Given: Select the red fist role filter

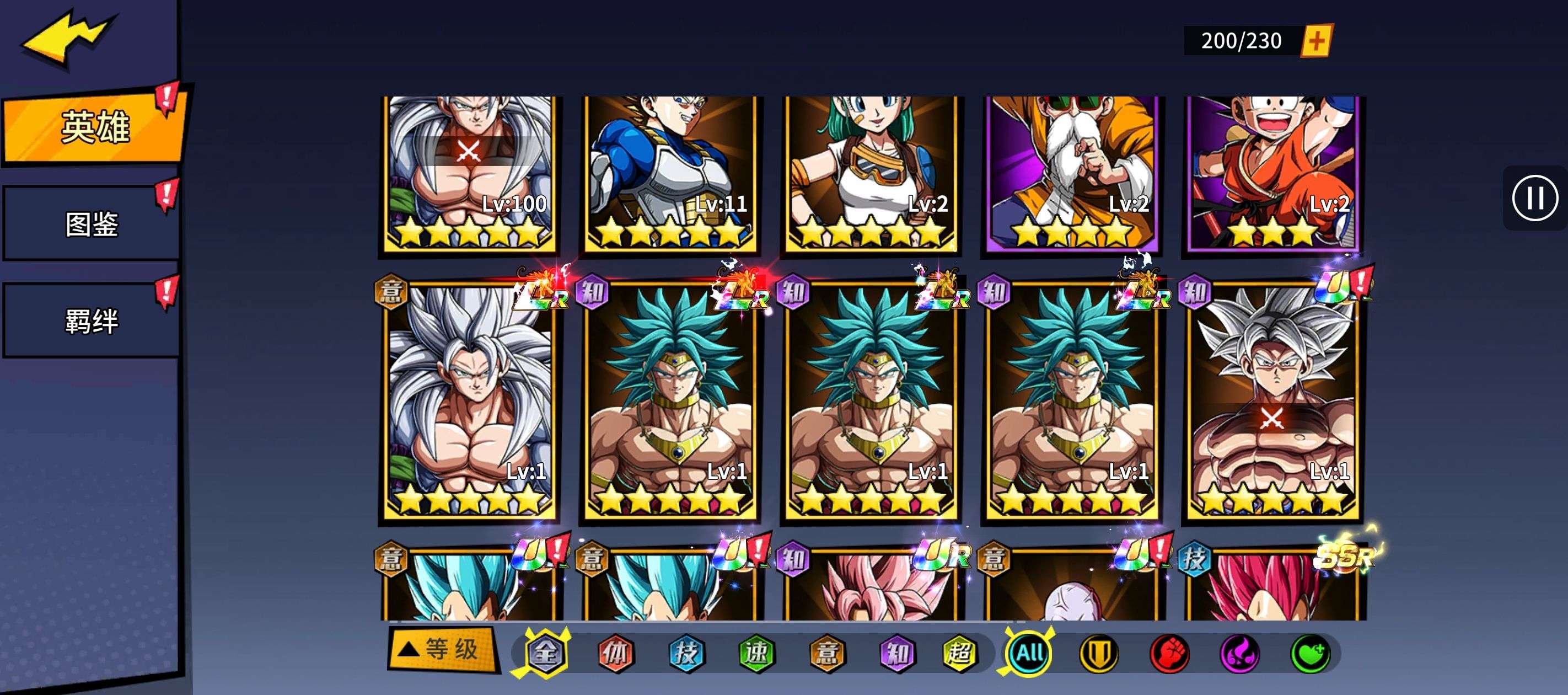Looking at the screenshot, I should [1169, 654].
